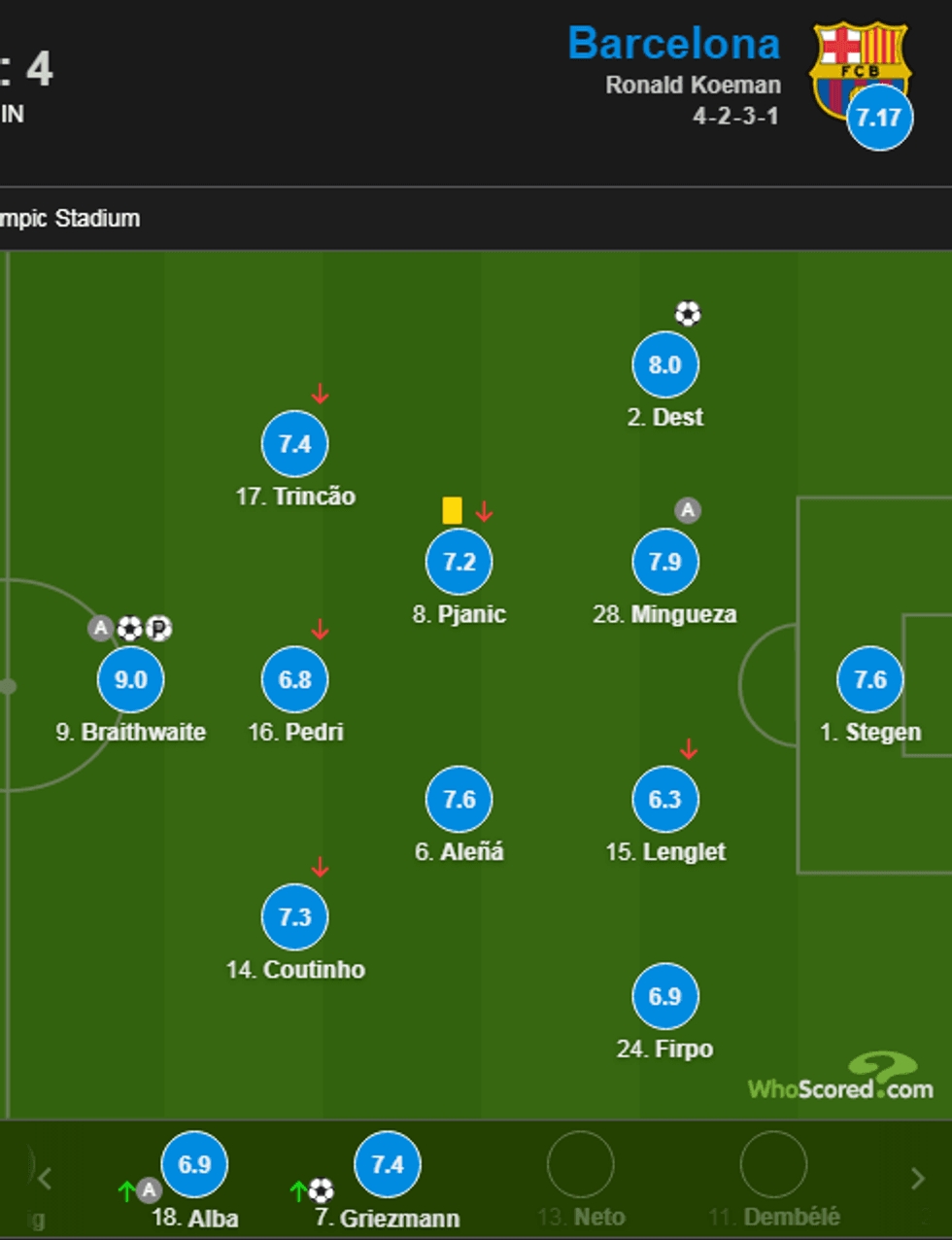Choose Pedri's 6.8 rating marker
This screenshot has height=1240, width=952.
(295, 679)
